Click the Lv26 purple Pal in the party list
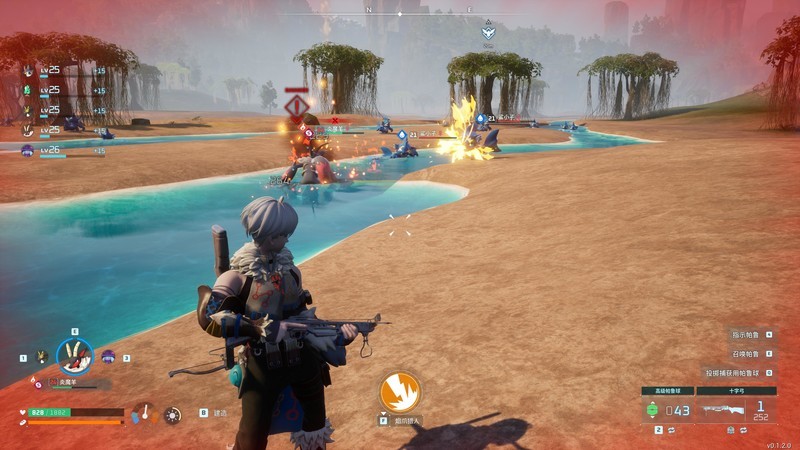Viewport: 800px width, 450px height. pos(28,150)
